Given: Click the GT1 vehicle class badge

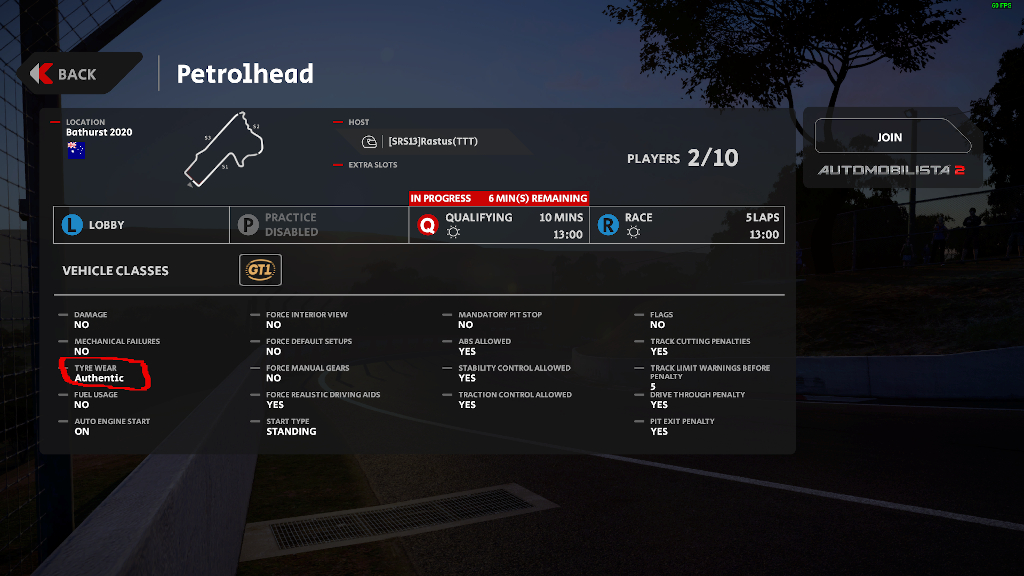Looking at the screenshot, I should point(260,270).
